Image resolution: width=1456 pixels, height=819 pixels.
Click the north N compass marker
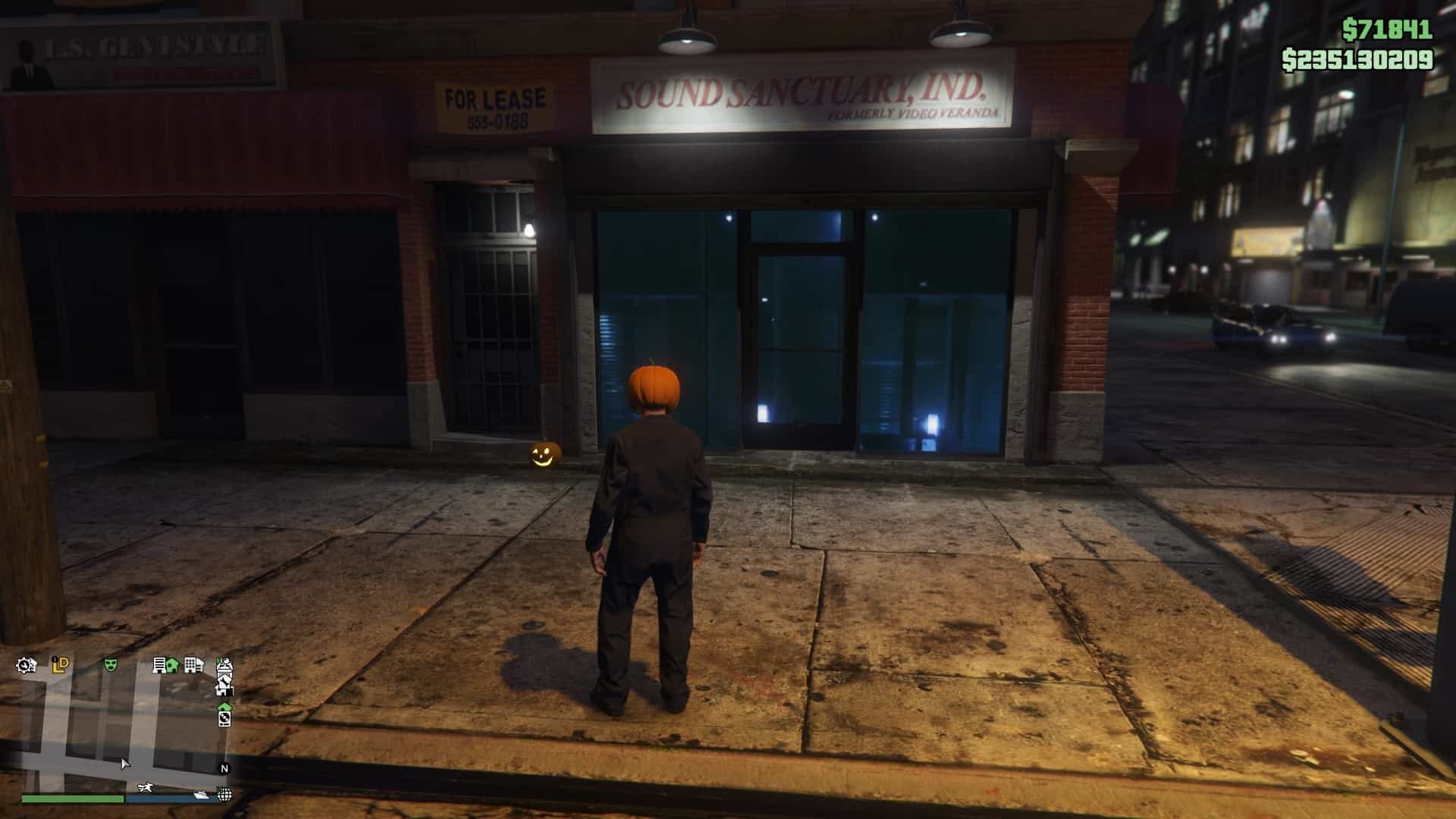[x=224, y=768]
